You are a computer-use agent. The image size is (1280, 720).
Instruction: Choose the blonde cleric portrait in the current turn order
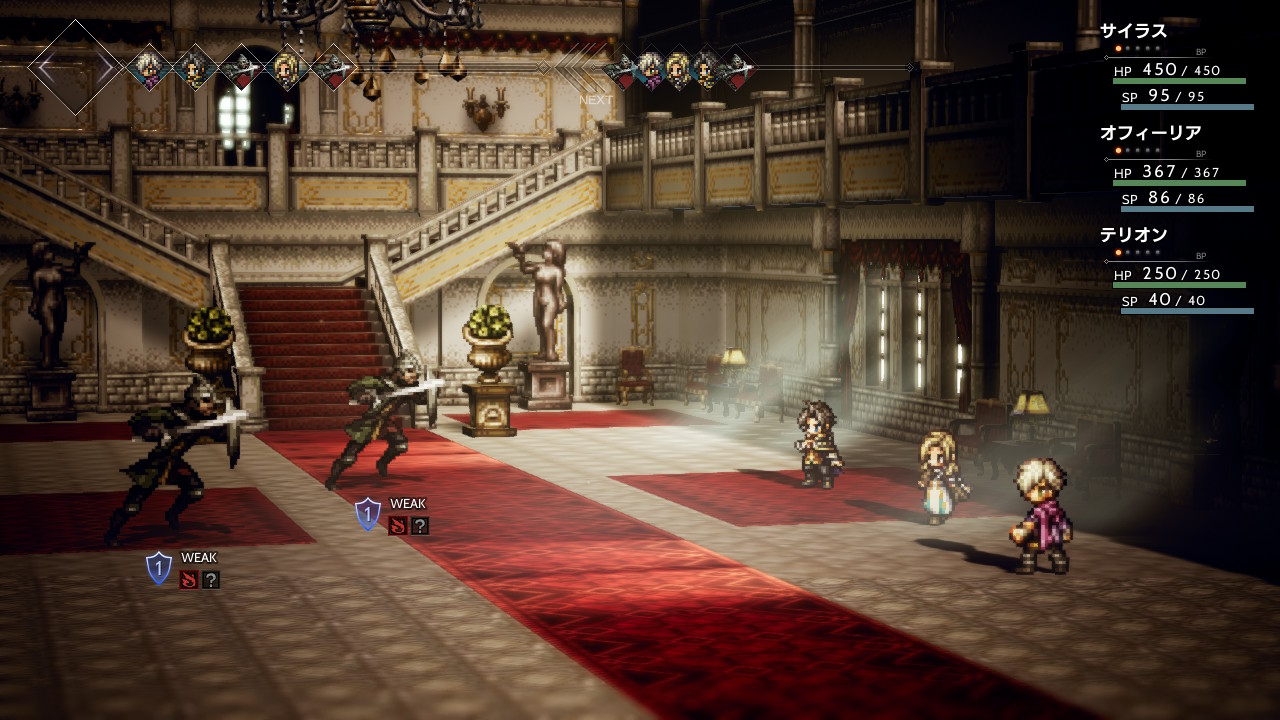287,67
